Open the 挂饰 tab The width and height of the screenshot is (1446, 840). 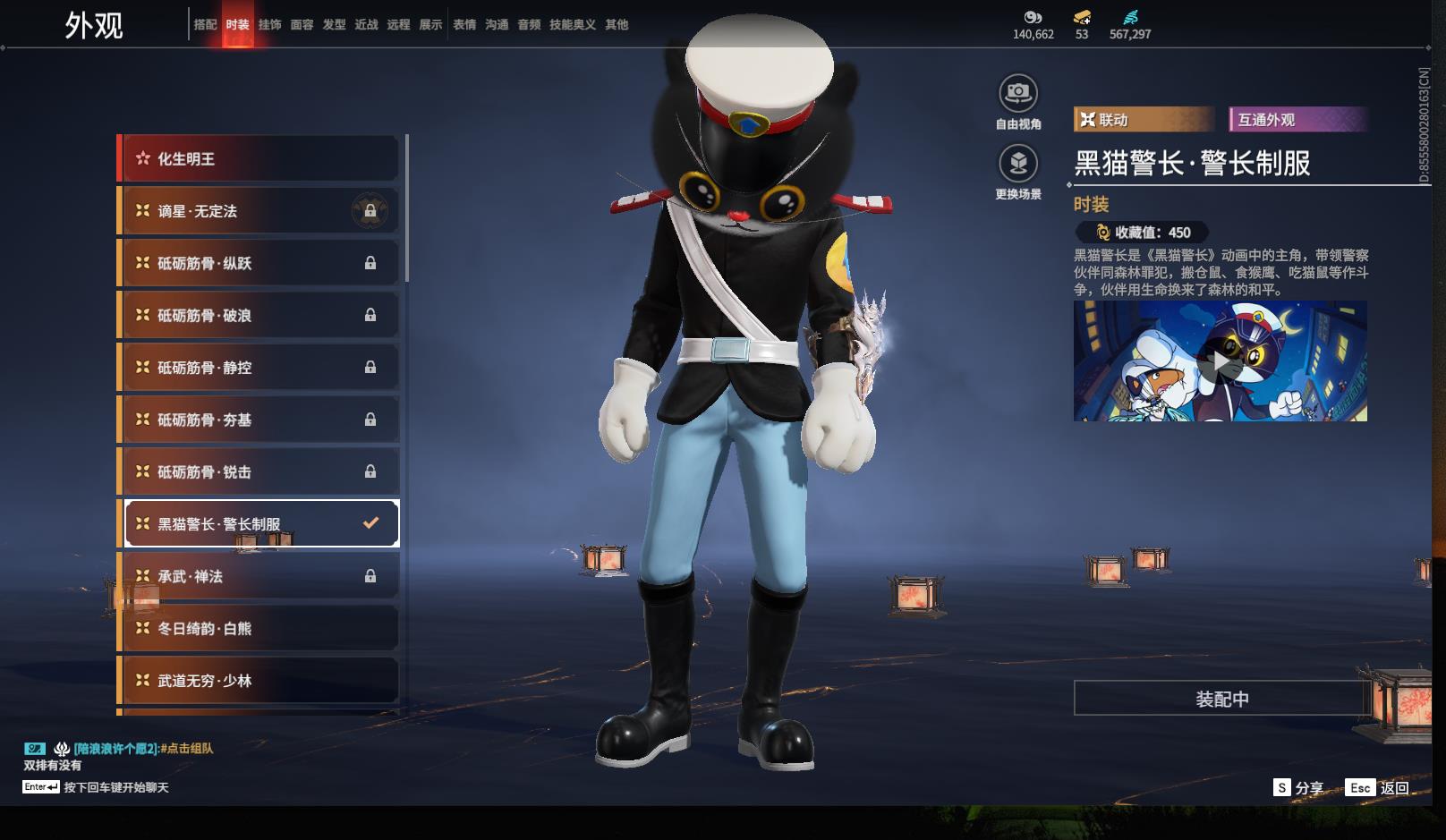click(x=269, y=25)
